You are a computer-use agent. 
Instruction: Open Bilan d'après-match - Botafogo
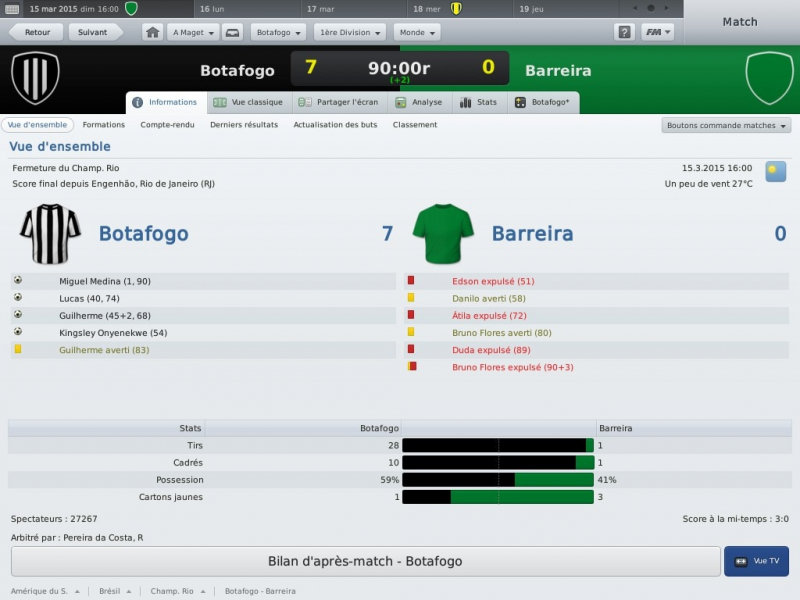[x=365, y=561]
